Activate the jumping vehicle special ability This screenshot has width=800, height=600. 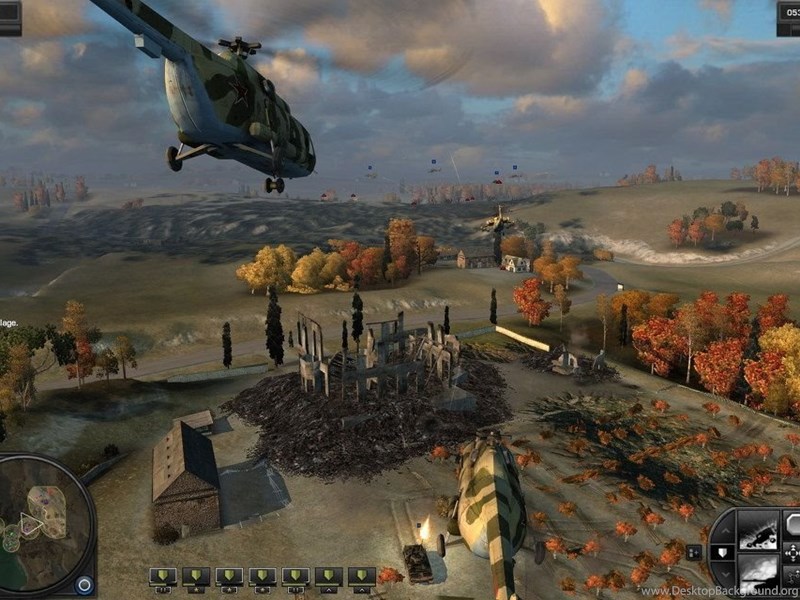click(757, 529)
